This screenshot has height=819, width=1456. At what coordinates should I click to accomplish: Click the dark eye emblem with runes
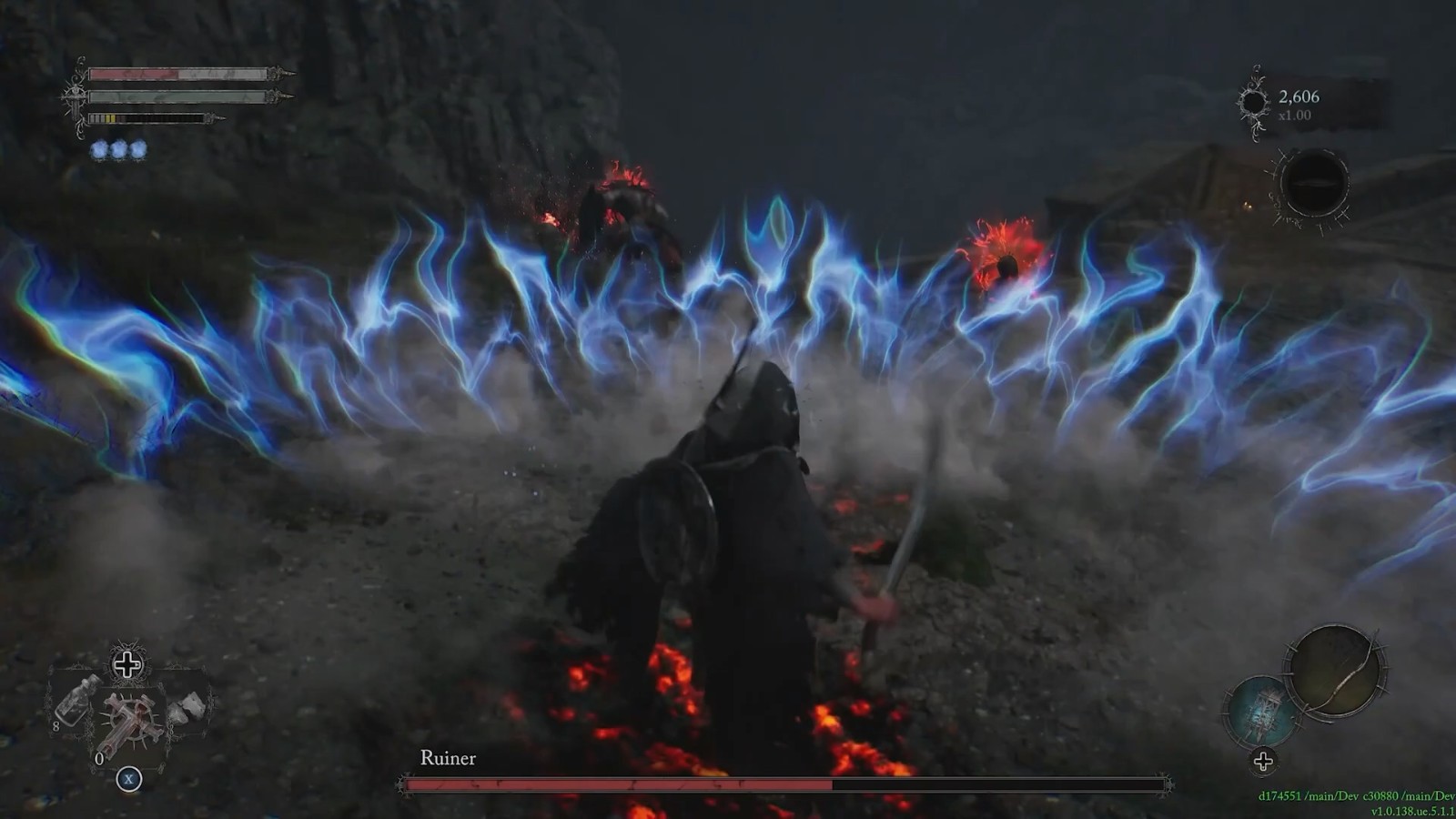[1313, 184]
